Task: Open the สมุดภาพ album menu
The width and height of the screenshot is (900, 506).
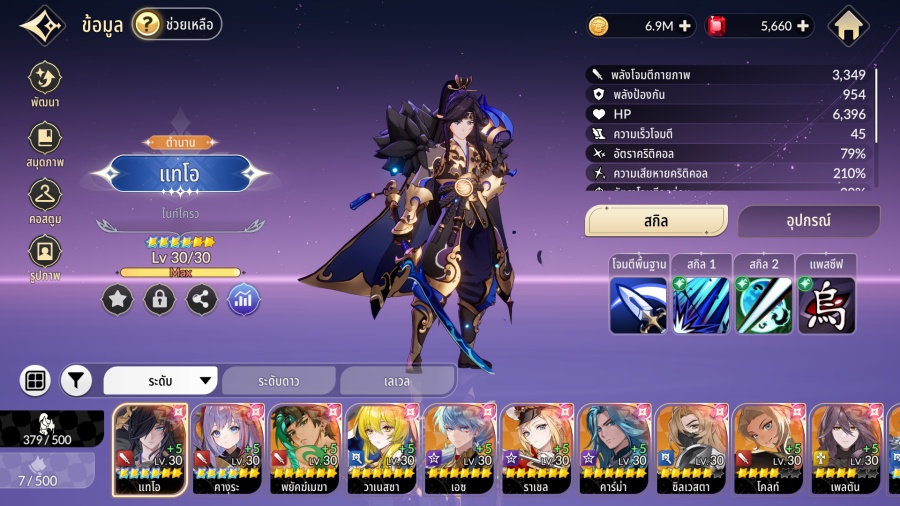Action: click(x=44, y=143)
